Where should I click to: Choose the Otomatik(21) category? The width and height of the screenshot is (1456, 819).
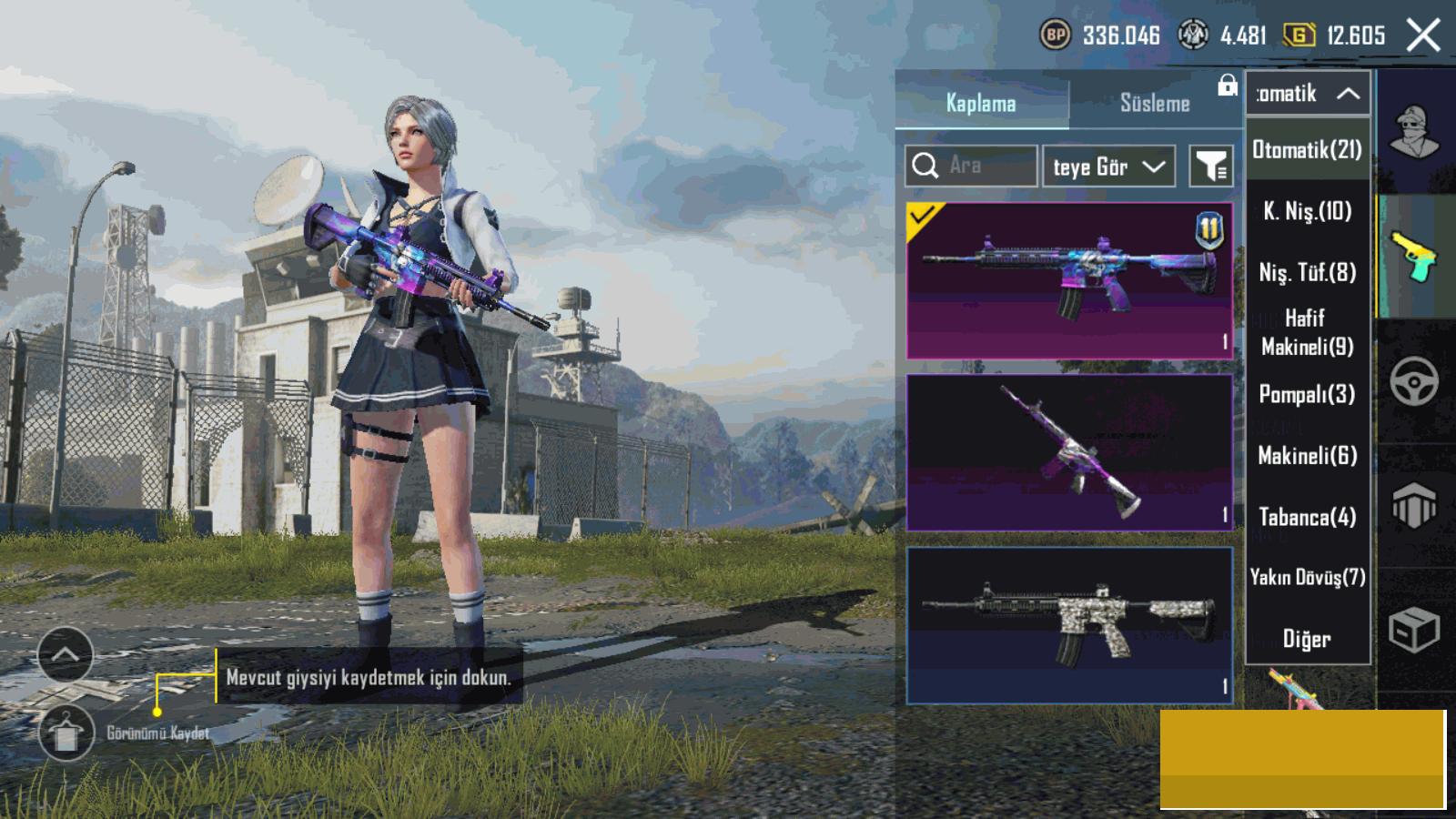[x=1308, y=150]
